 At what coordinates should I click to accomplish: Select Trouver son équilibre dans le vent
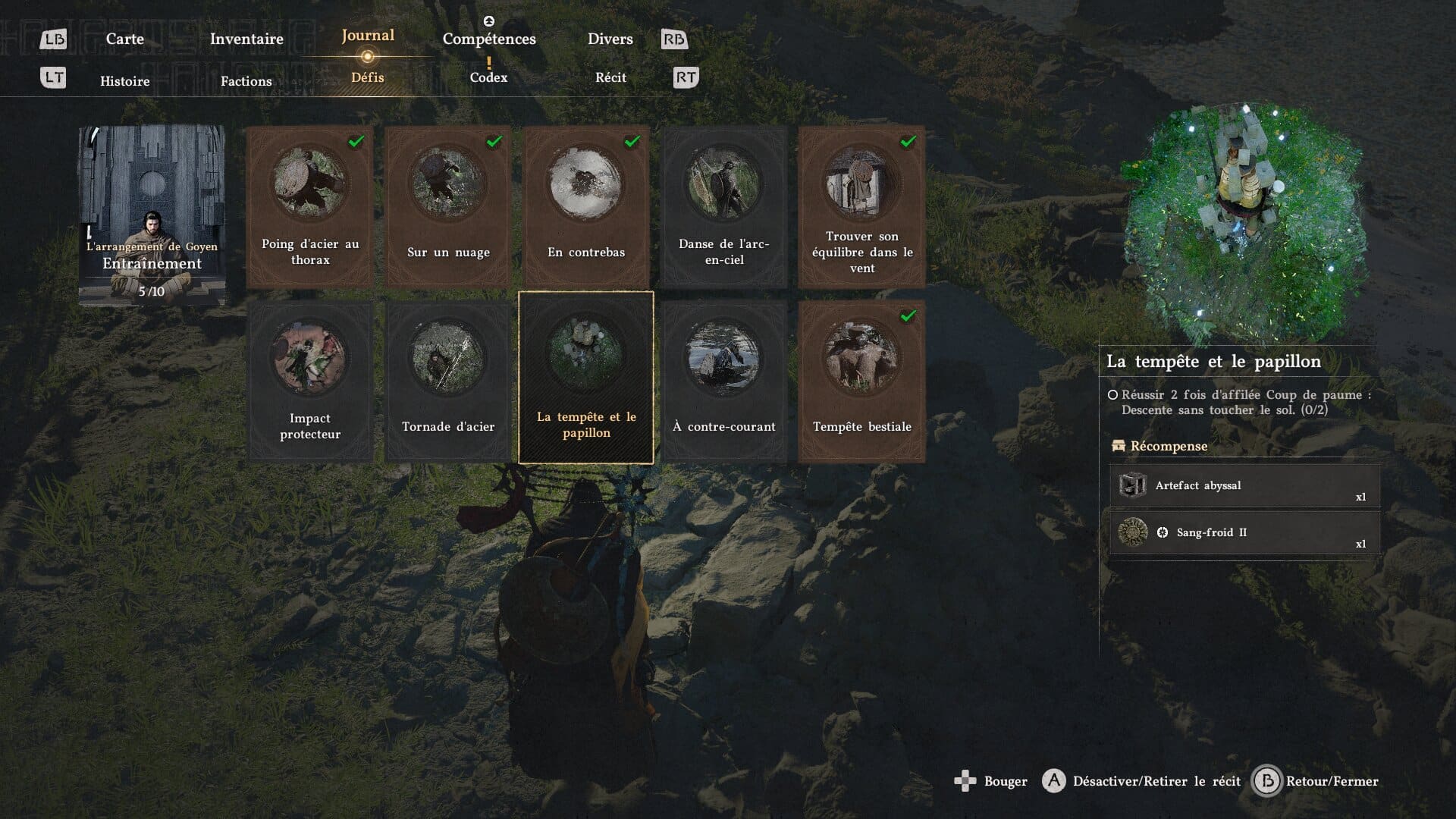point(862,206)
